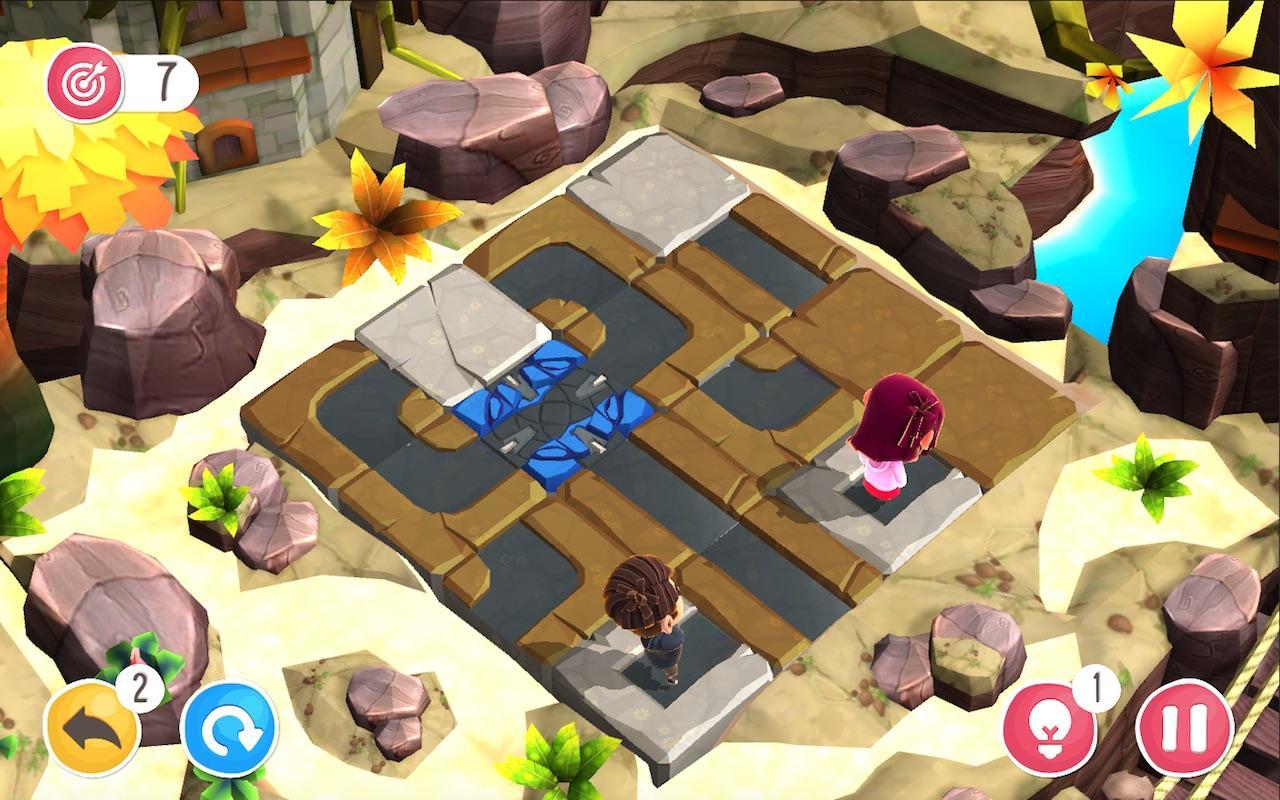Click the undo counter badge showing 2

point(139,687)
